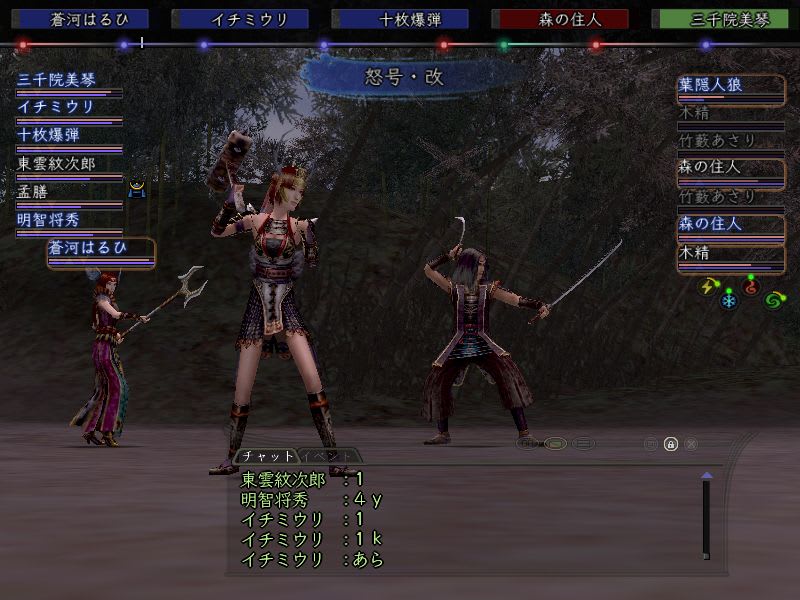
Task: Click the chat scrollbar up arrow
Action: click(x=706, y=475)
